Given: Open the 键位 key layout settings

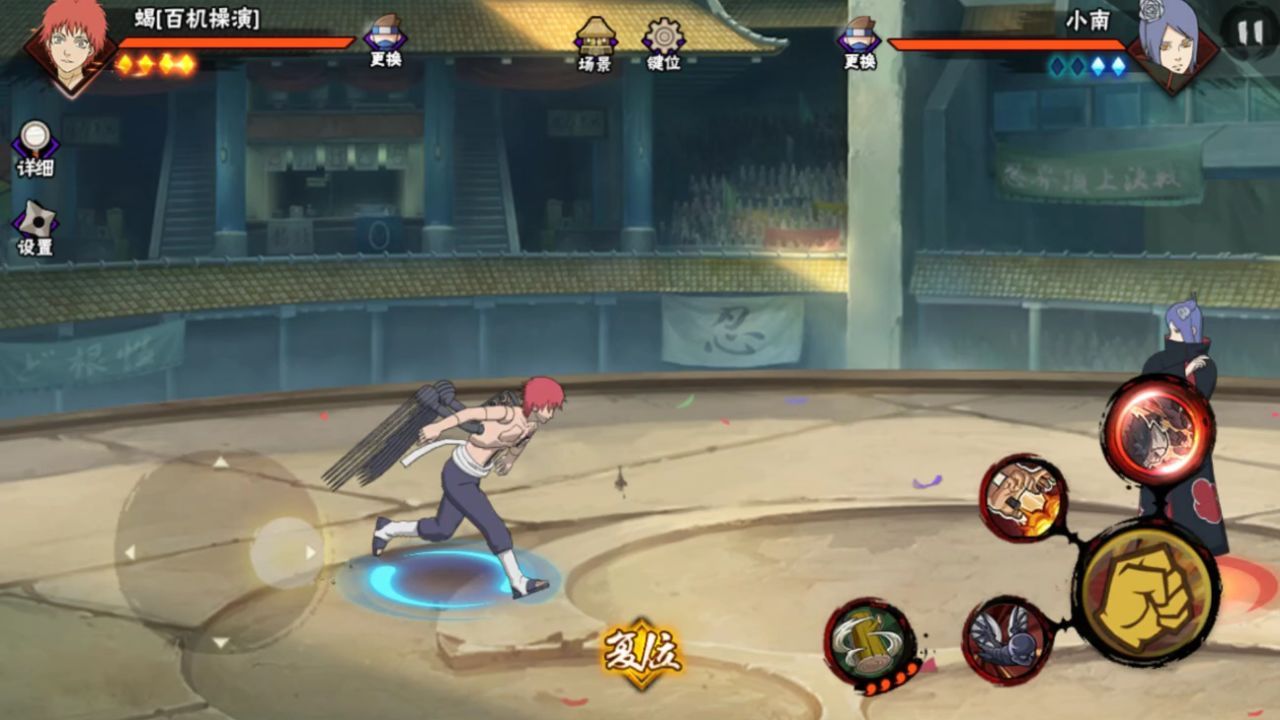Looking at the screenshot, I should point(664,44).
